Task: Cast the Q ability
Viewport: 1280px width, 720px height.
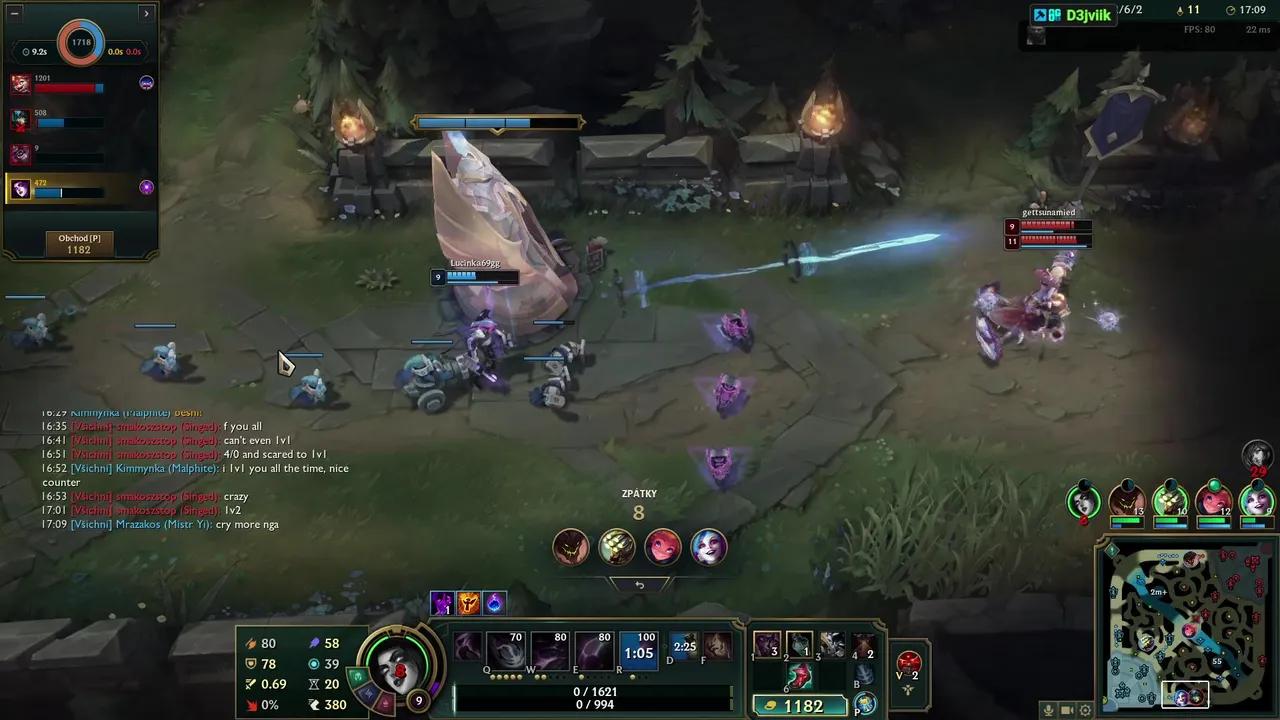Action: click(506, 649)
